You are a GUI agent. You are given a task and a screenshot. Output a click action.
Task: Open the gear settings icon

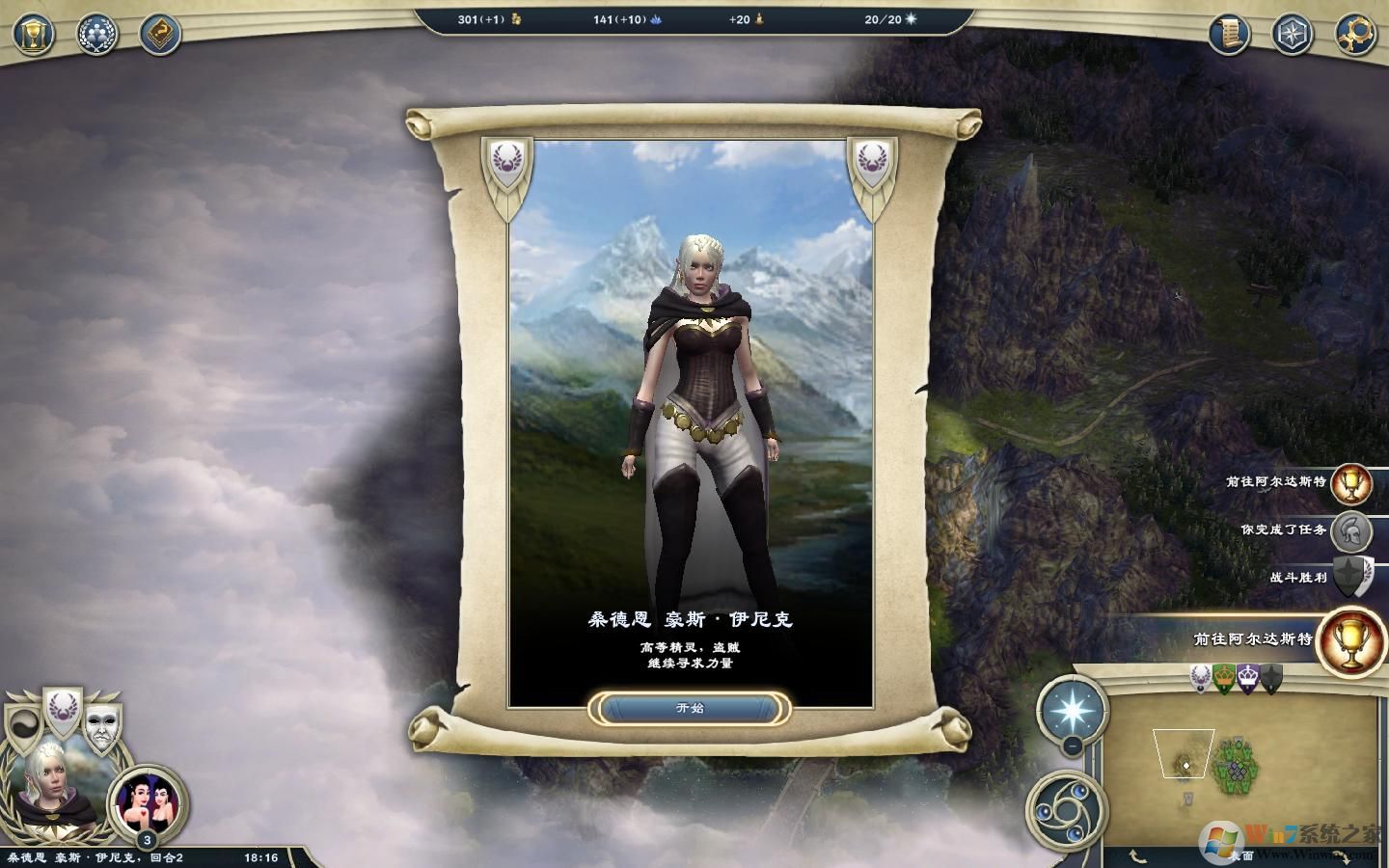[x=1355, y=36]
